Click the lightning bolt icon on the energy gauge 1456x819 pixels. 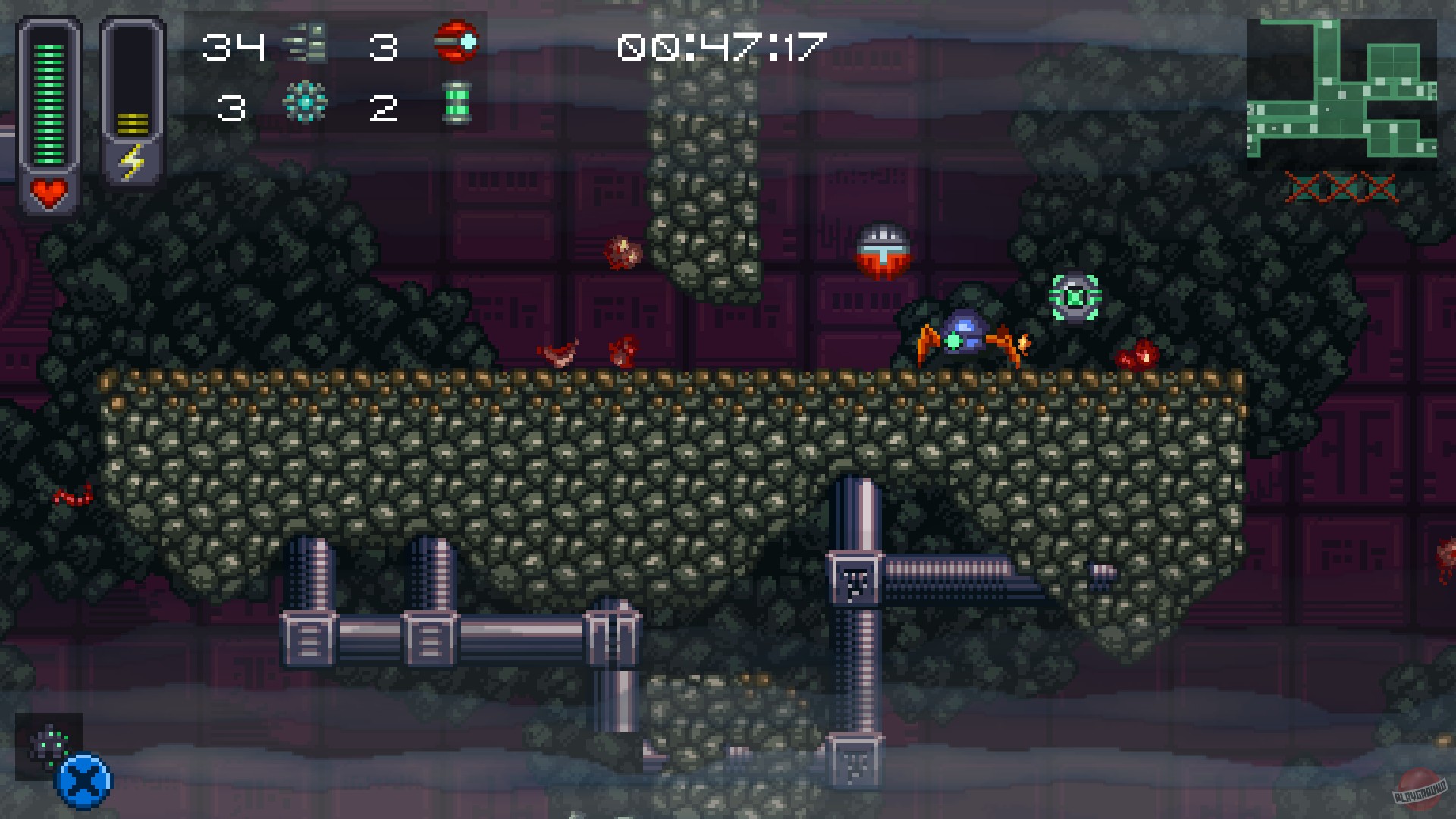coord(133,162)
